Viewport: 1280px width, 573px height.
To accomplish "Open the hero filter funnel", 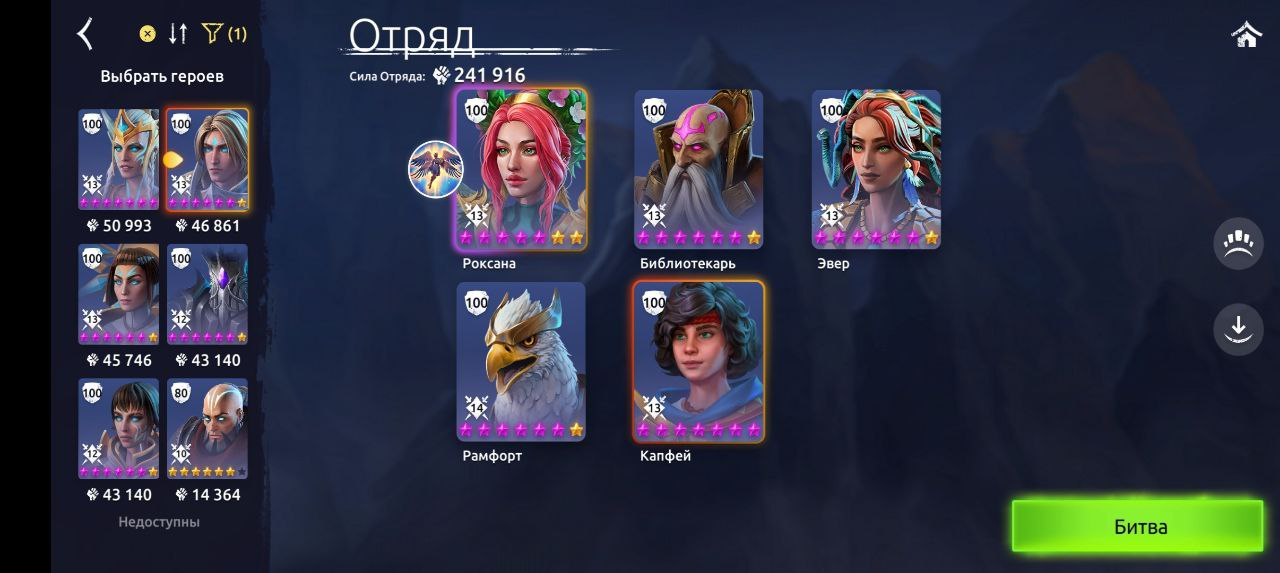I will tap(212, 34).
